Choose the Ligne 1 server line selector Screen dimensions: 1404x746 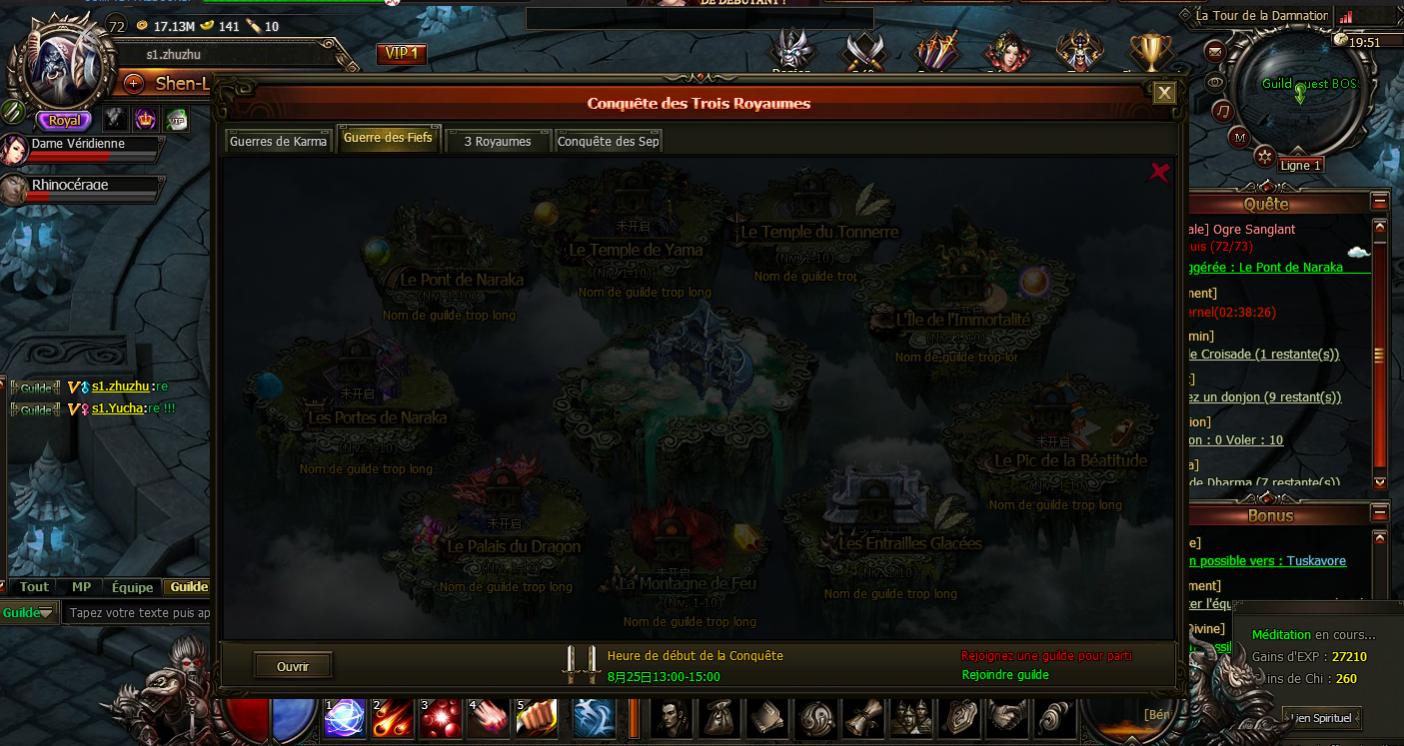click(x=1301, y=166)
